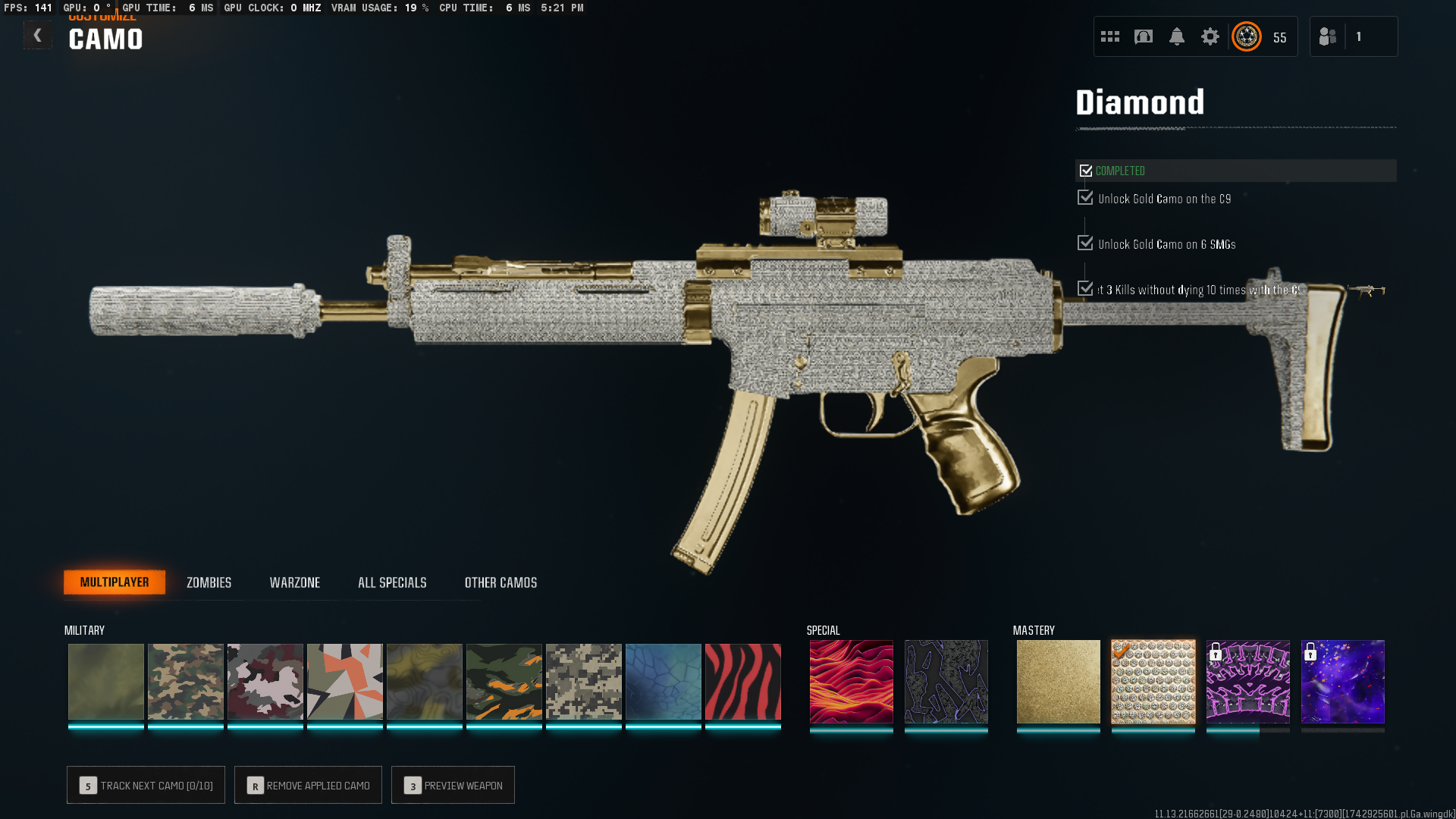1456x819 pixels.
Task: Show the All Specials tab
Action: [x=392, y=582]
